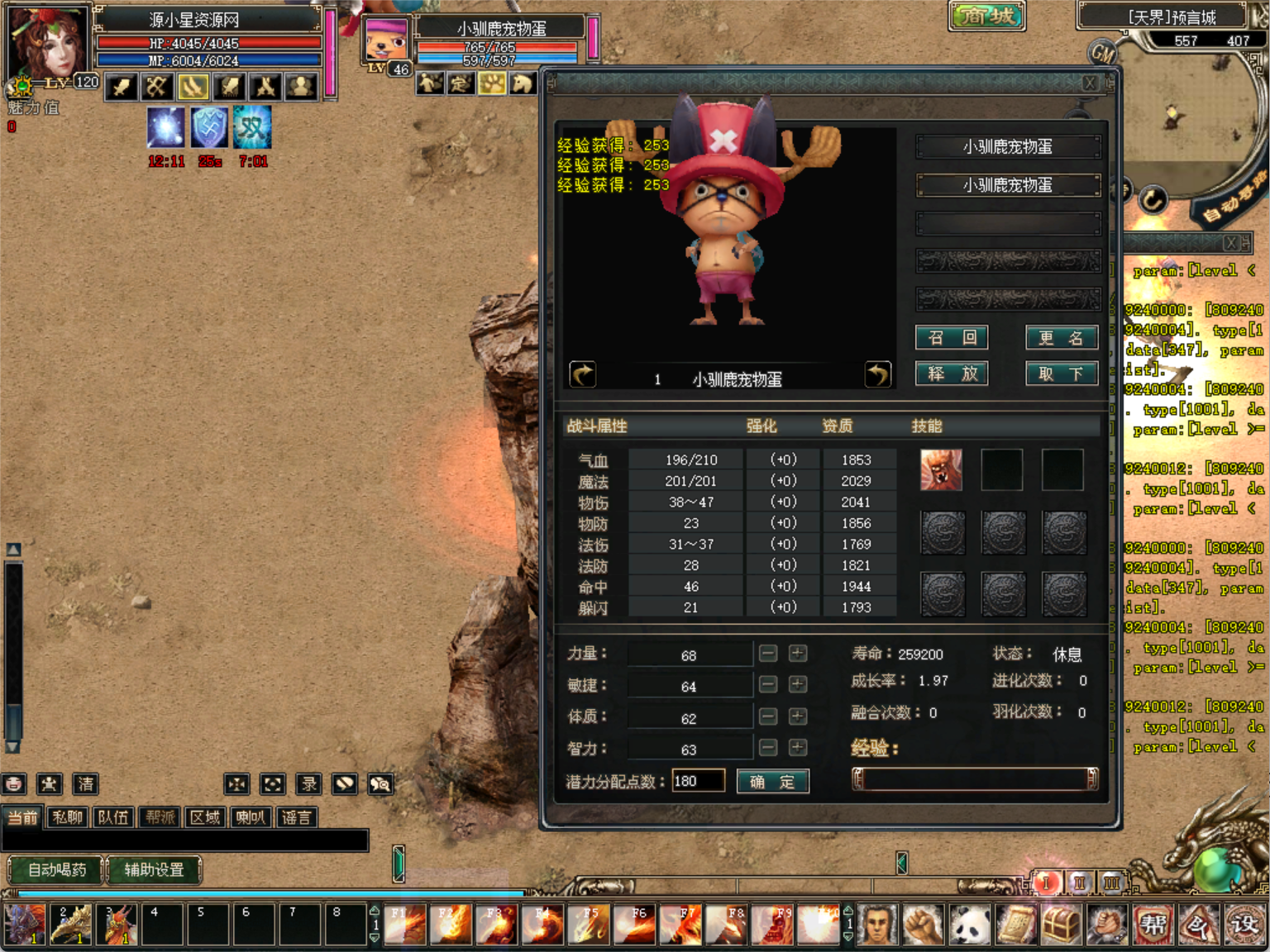Image resolution: width=1270 pixels, height=952 pixels.
Task: Release the pet with 释放 button
Action: tap(952, 374)
